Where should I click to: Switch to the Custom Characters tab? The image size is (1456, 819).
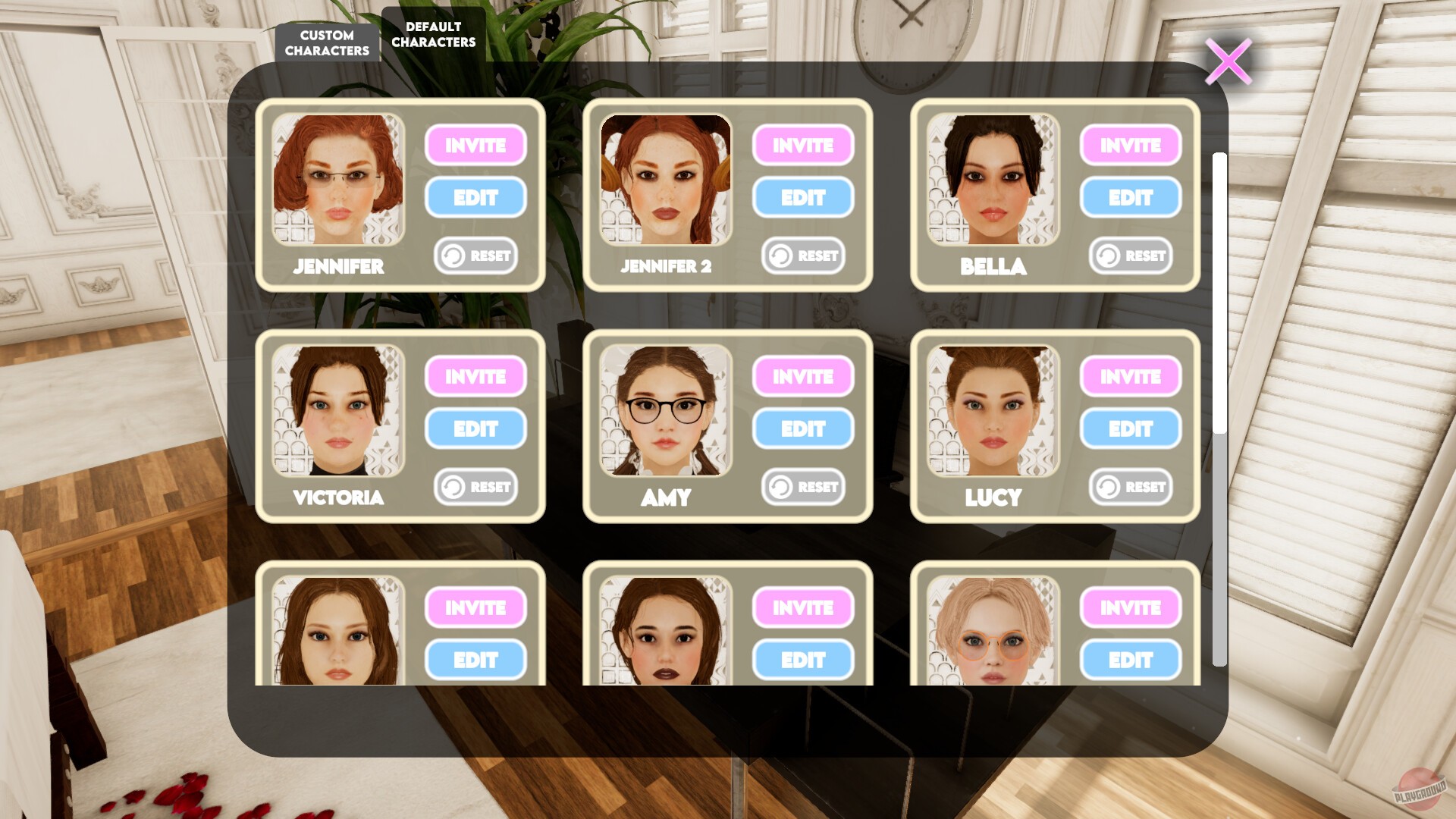pyautogui.click(x=327, y=41)
